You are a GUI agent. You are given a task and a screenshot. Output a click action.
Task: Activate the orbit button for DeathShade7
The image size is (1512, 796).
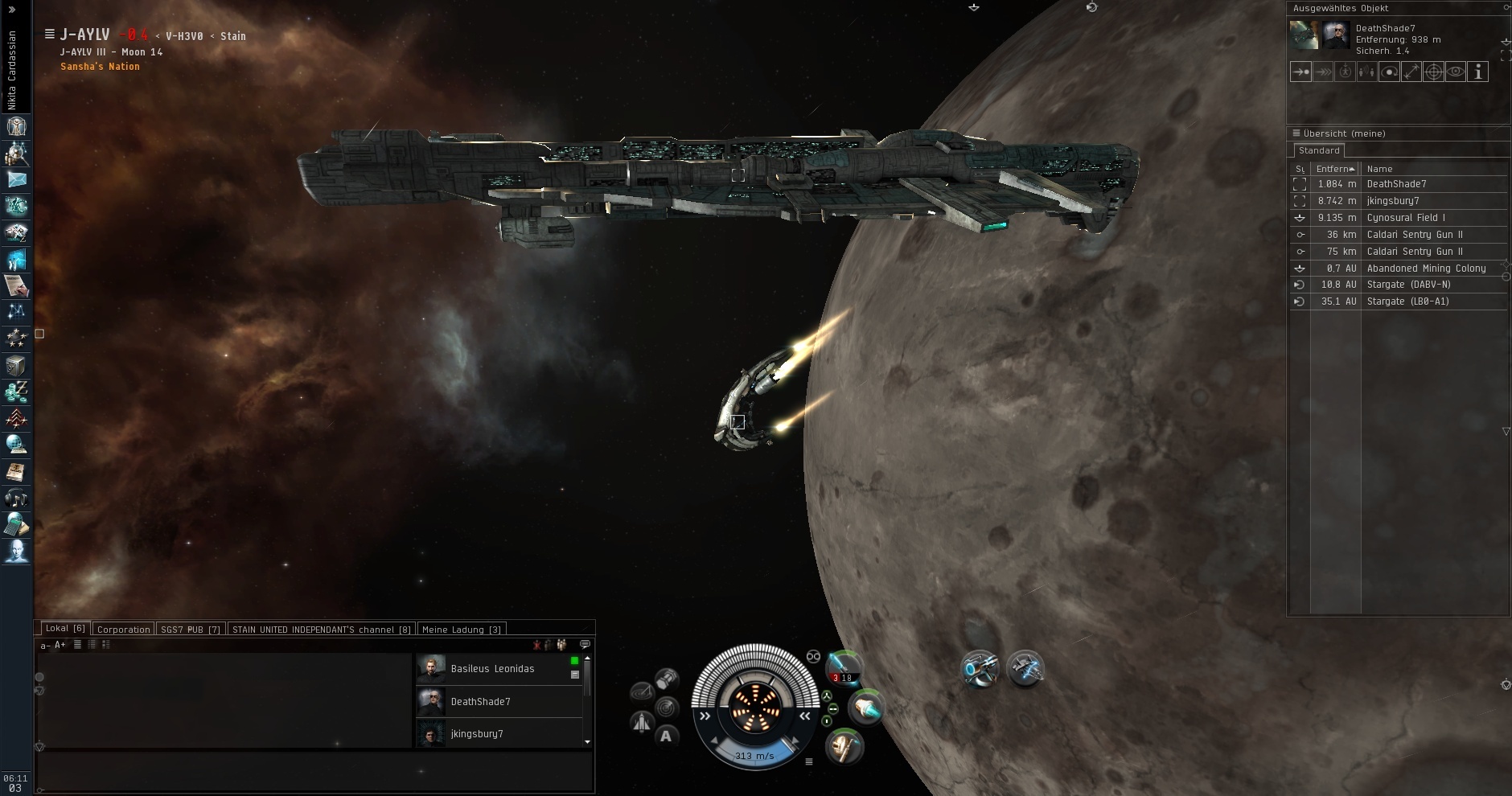[x=1389, y=72]
